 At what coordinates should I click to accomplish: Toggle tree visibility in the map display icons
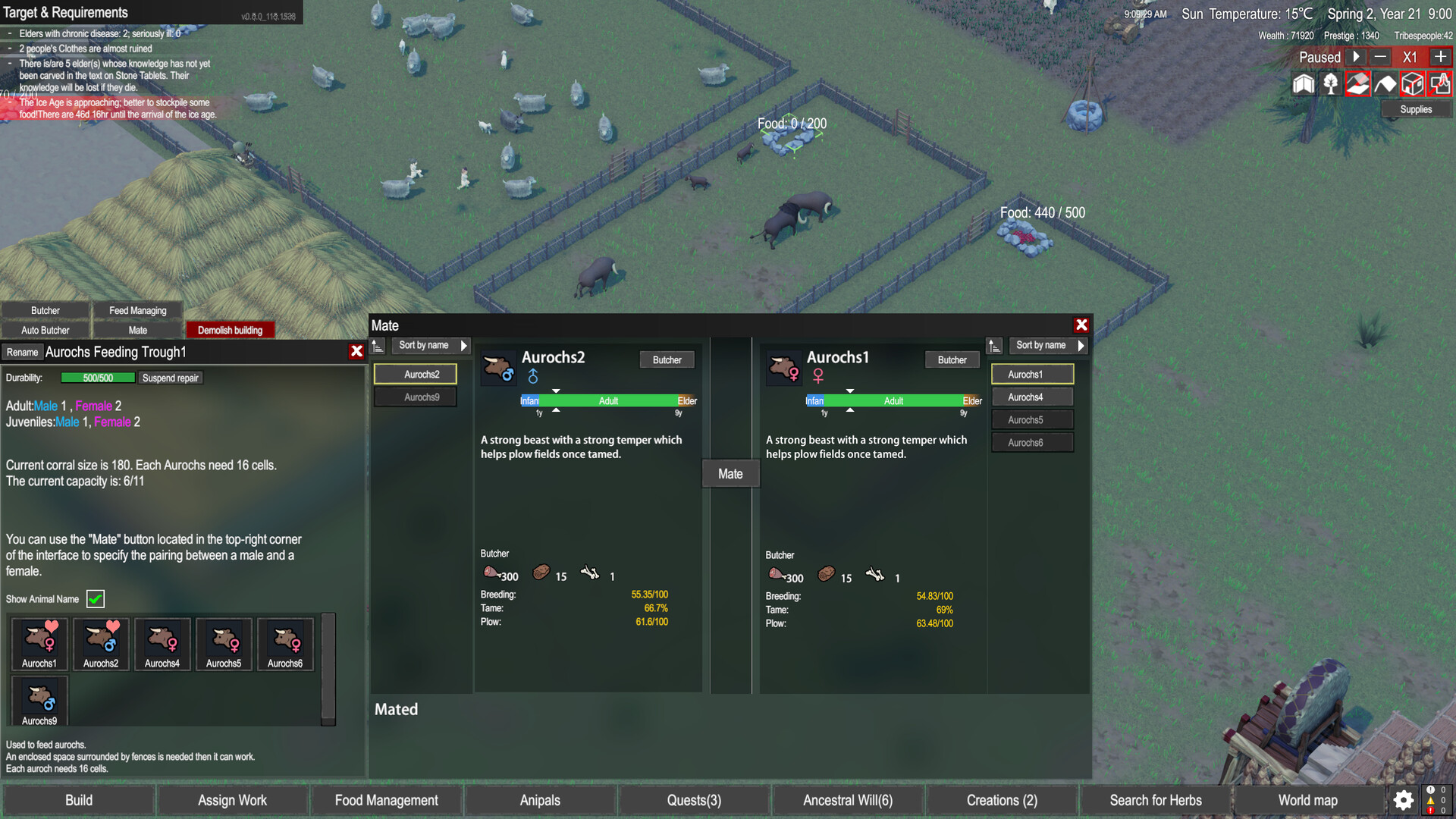point(1330,83)
